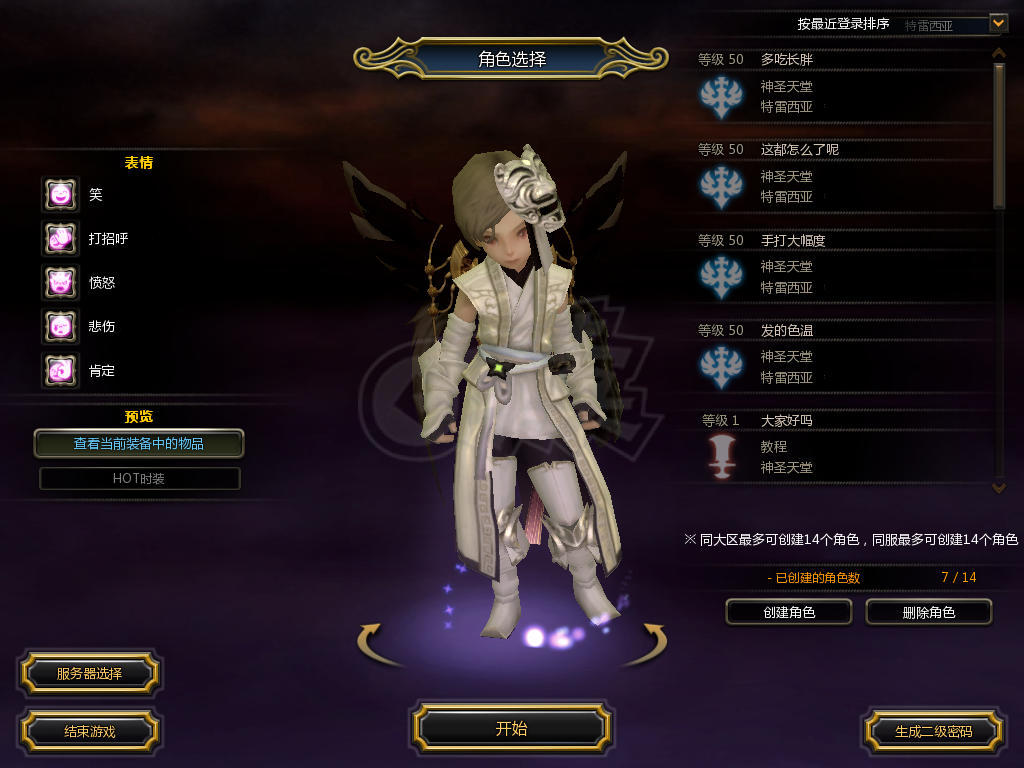Select the 愤怒 angry emote

pyautogui.click(x=60, y=282)
